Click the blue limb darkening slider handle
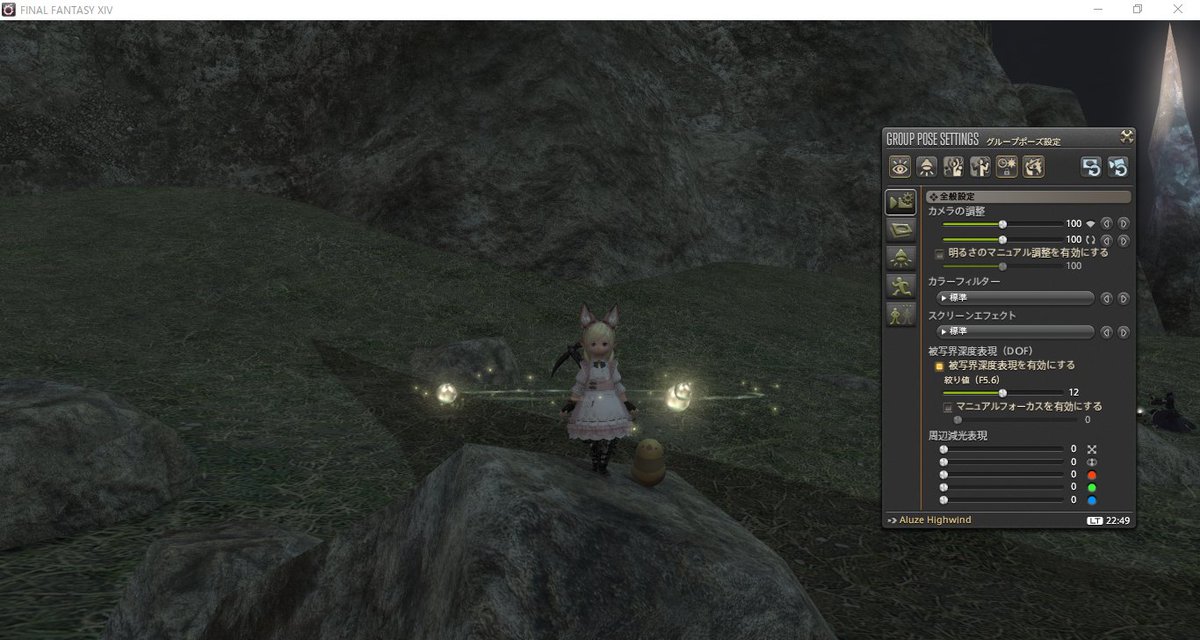1200x640 pixels. click(943, 499)
